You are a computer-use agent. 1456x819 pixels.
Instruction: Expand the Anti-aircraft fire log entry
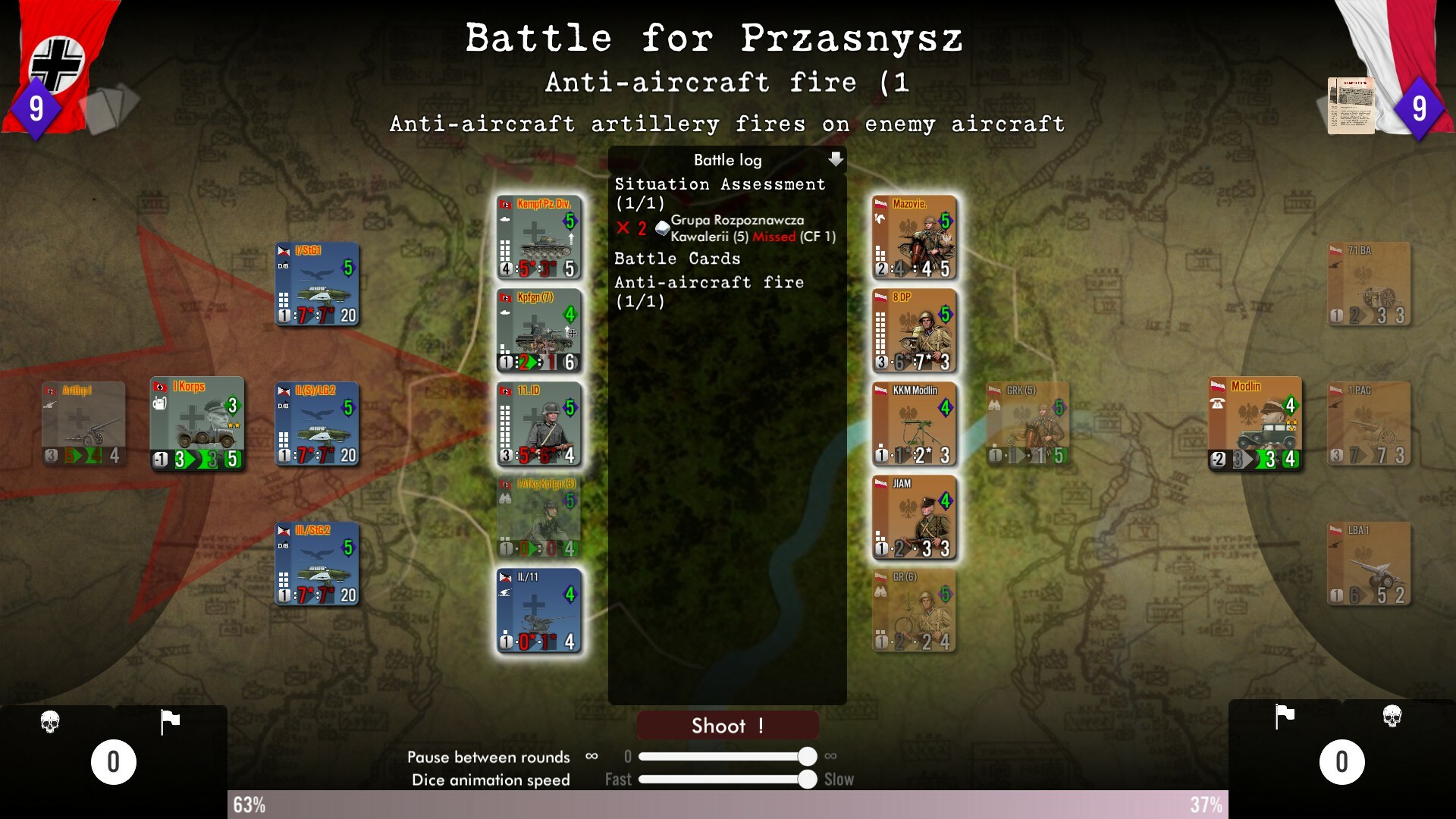tap(708, 281)
